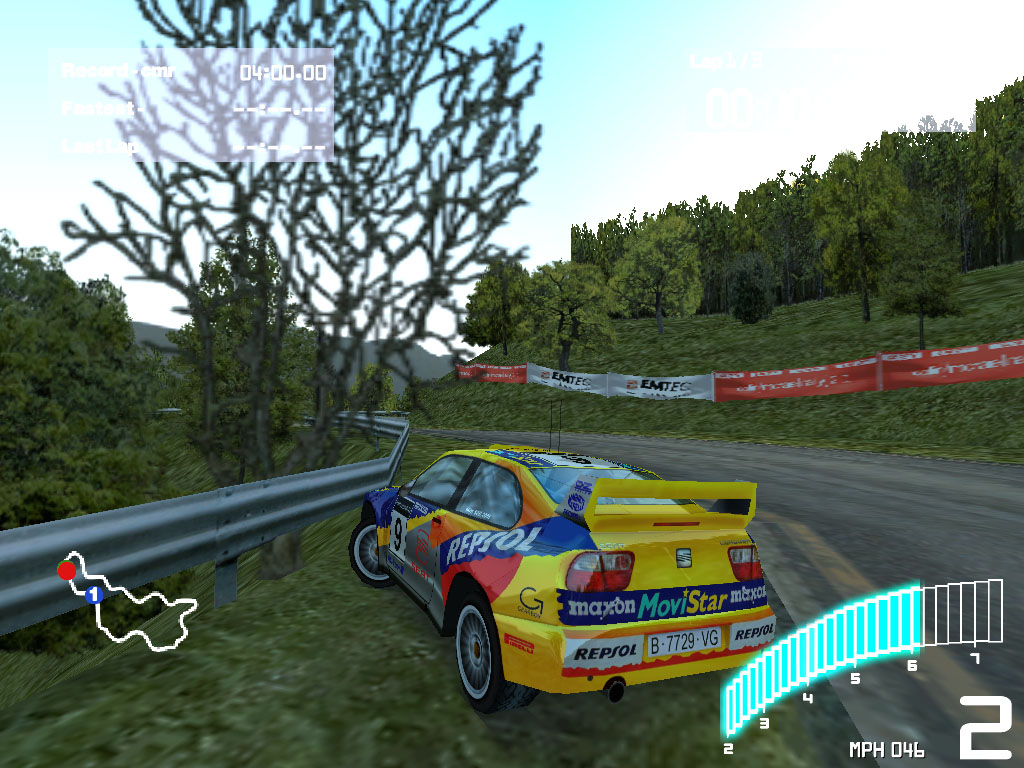Click the blue number 1 position marker
The width and height of the screenshot is (1024, 768).
pyautogui.click(x=94, y=595)
